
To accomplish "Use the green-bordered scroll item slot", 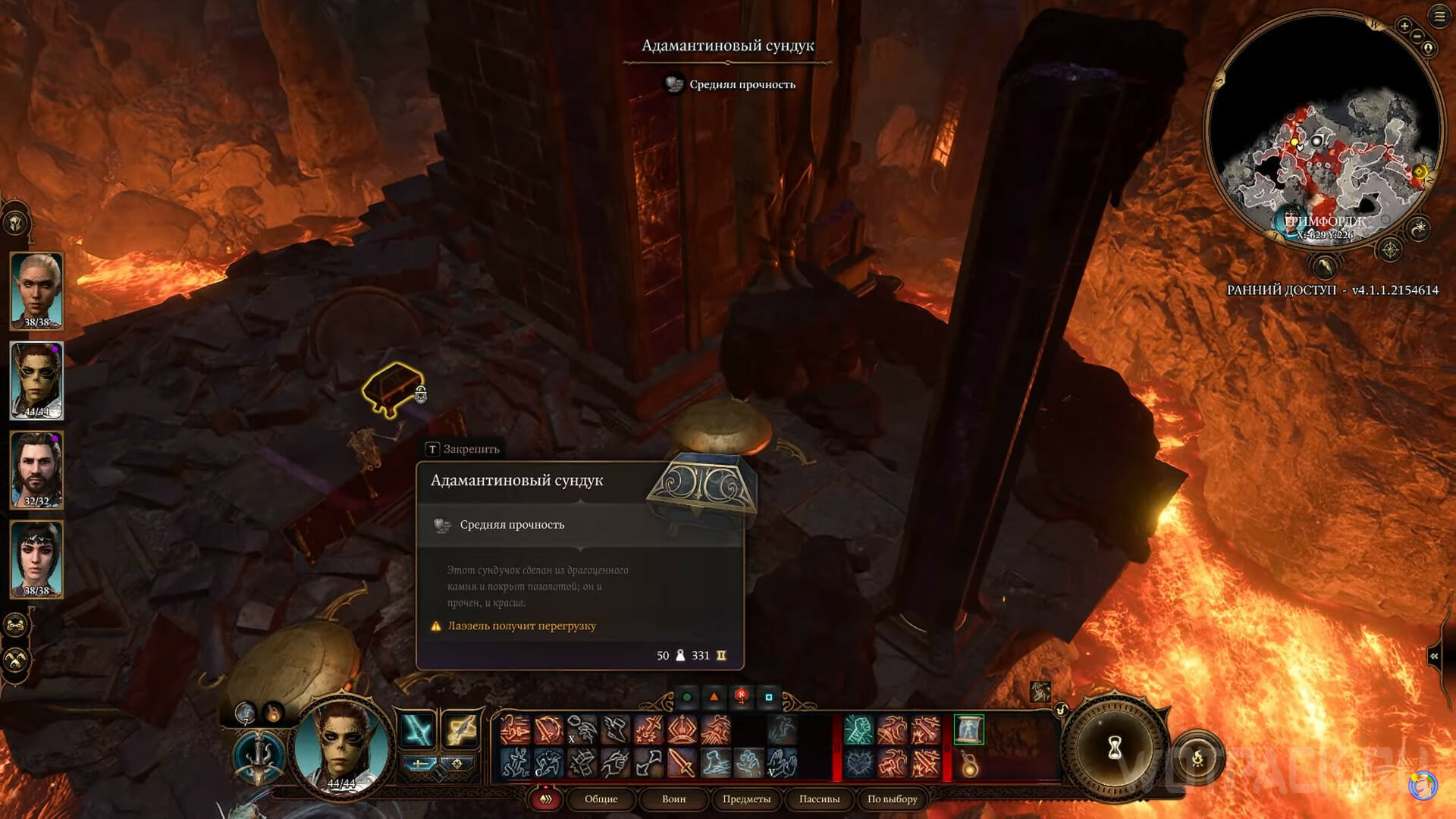I will [x=968, y=730].
